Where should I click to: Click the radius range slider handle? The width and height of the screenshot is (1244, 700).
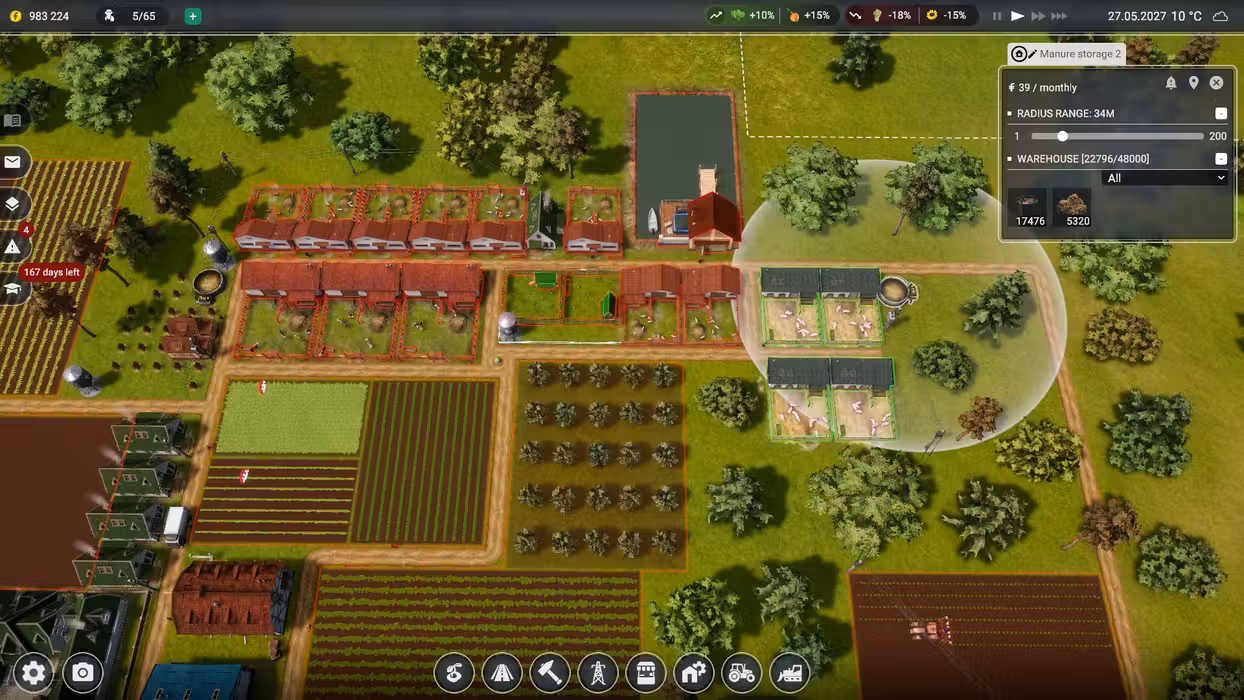coord(1062,136)
